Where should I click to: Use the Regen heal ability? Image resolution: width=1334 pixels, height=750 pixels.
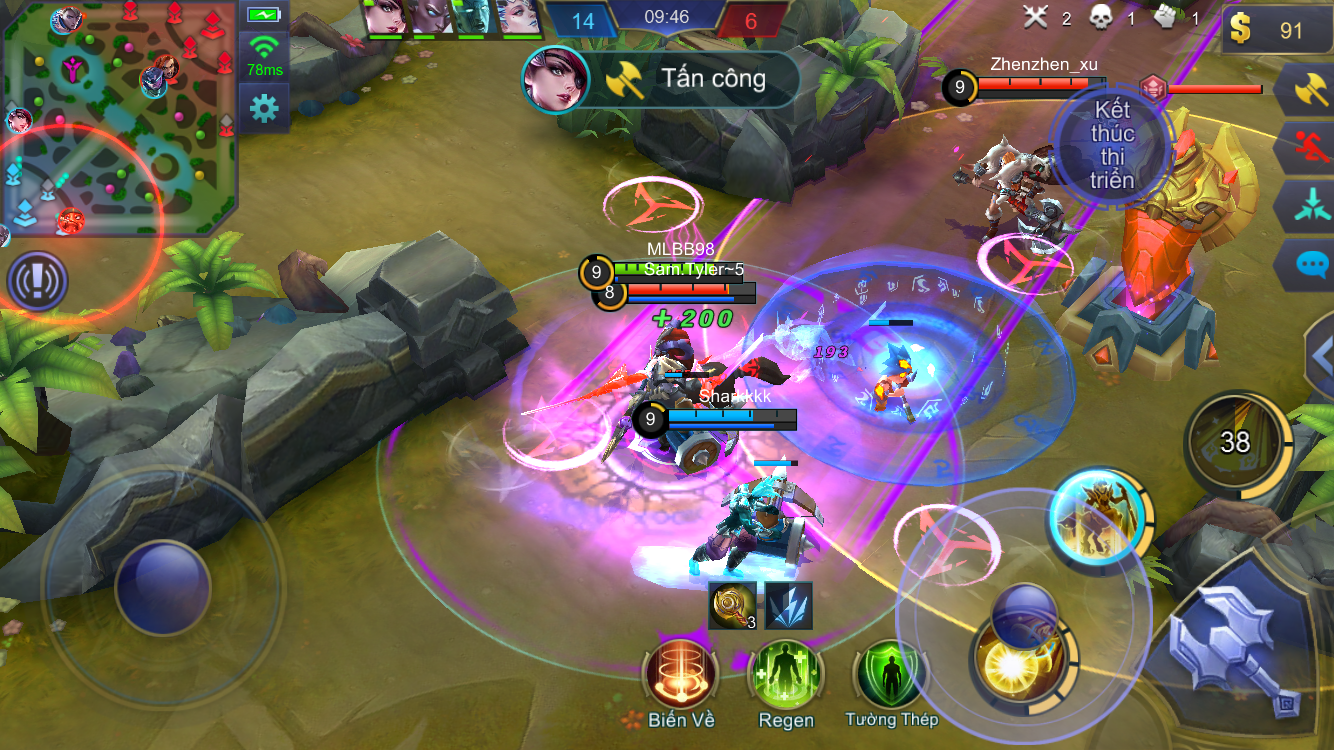pyautogui.click(x=786, y=676)
